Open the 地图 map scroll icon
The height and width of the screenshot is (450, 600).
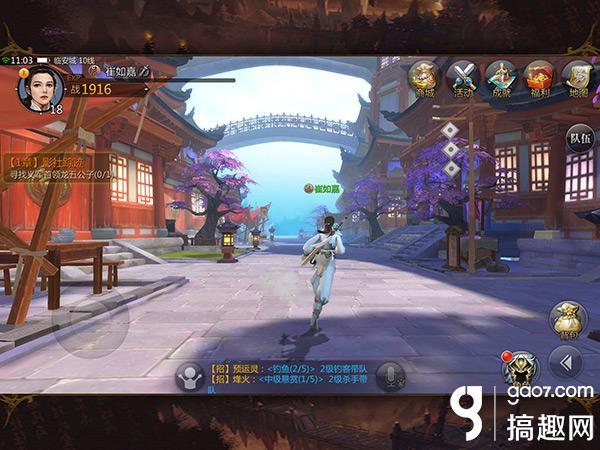(576, 77)
